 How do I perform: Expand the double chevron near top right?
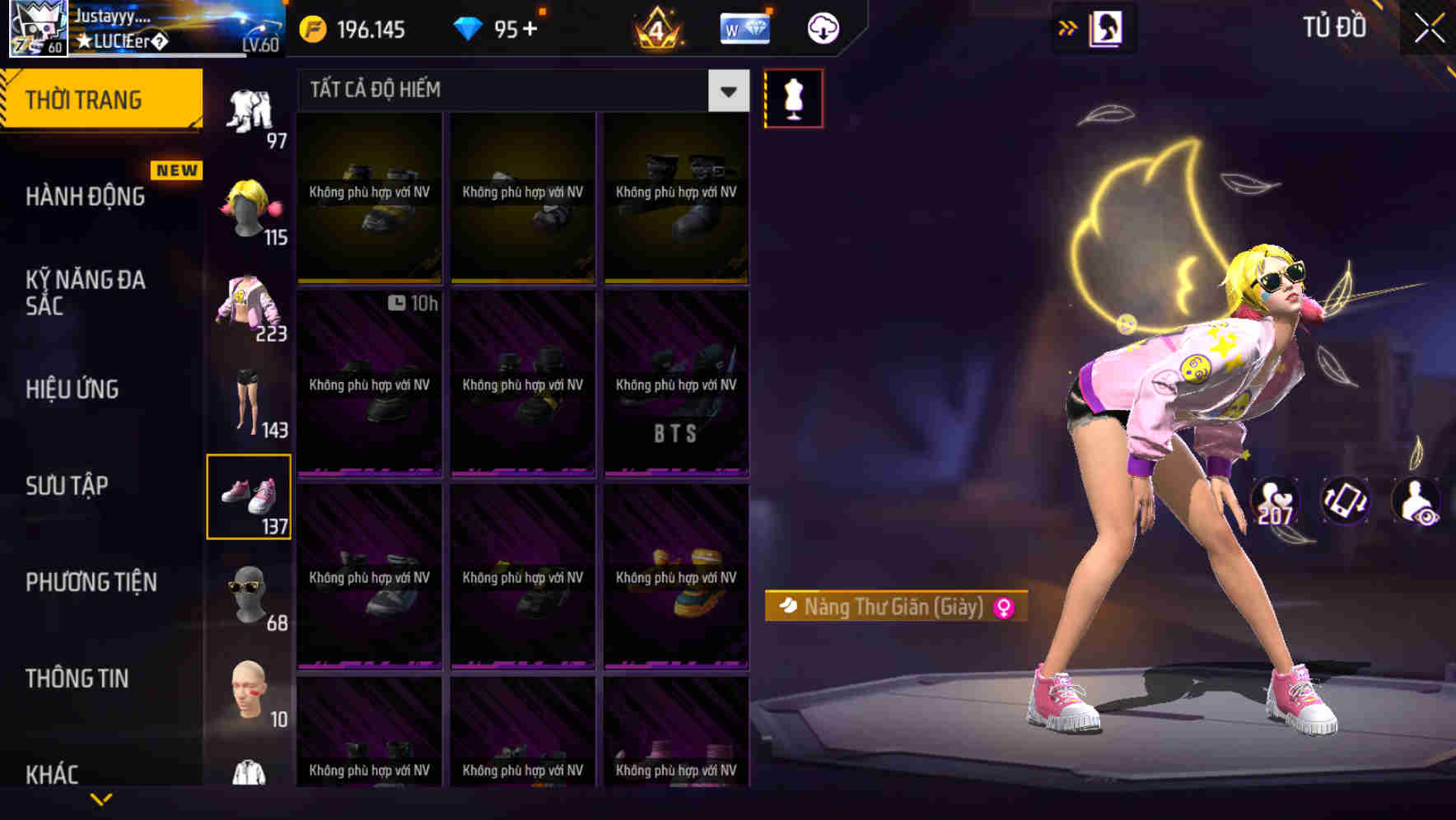(1068, 26)
